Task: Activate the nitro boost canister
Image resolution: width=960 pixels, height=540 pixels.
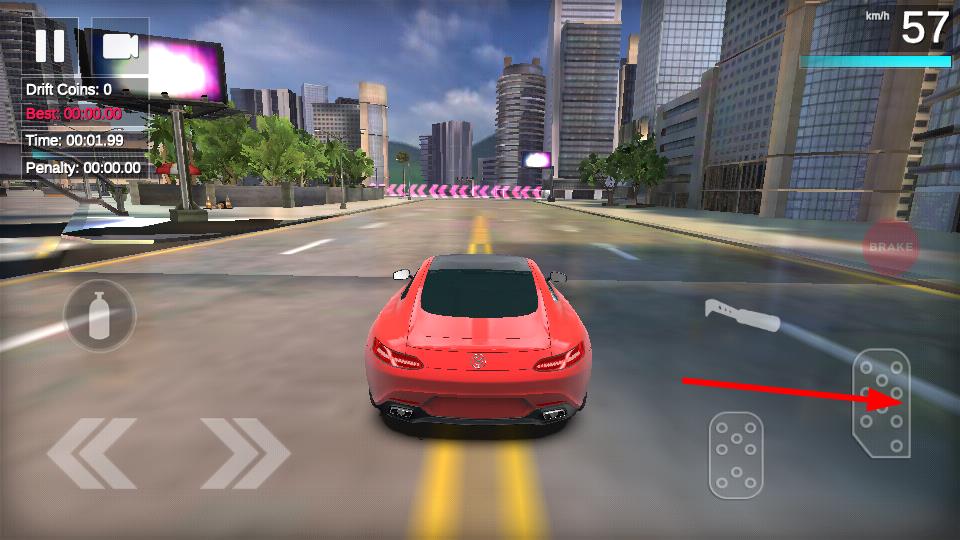Action: 99,316
